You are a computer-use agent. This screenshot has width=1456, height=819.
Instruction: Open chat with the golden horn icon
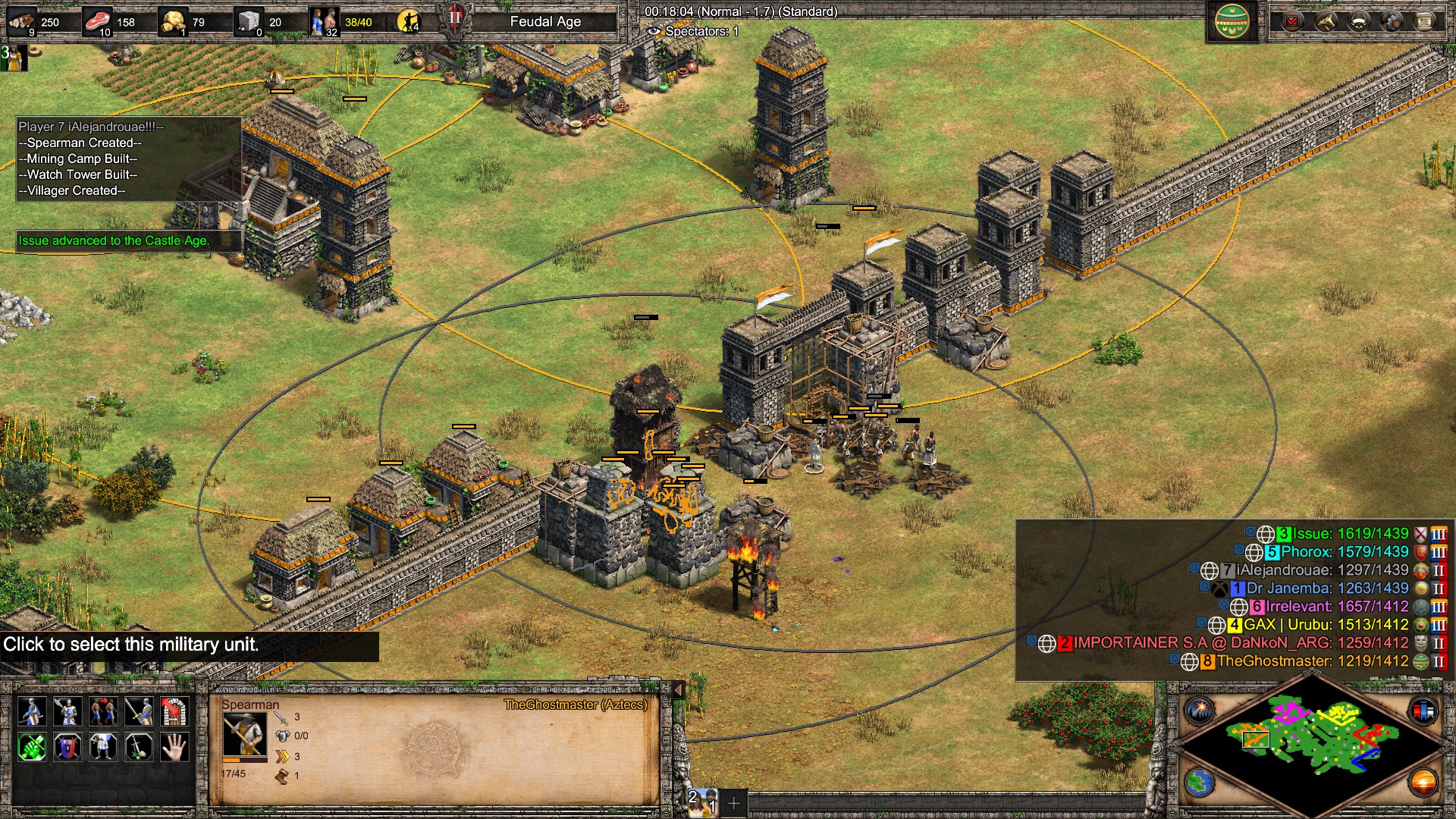[x=1325, y=21]
